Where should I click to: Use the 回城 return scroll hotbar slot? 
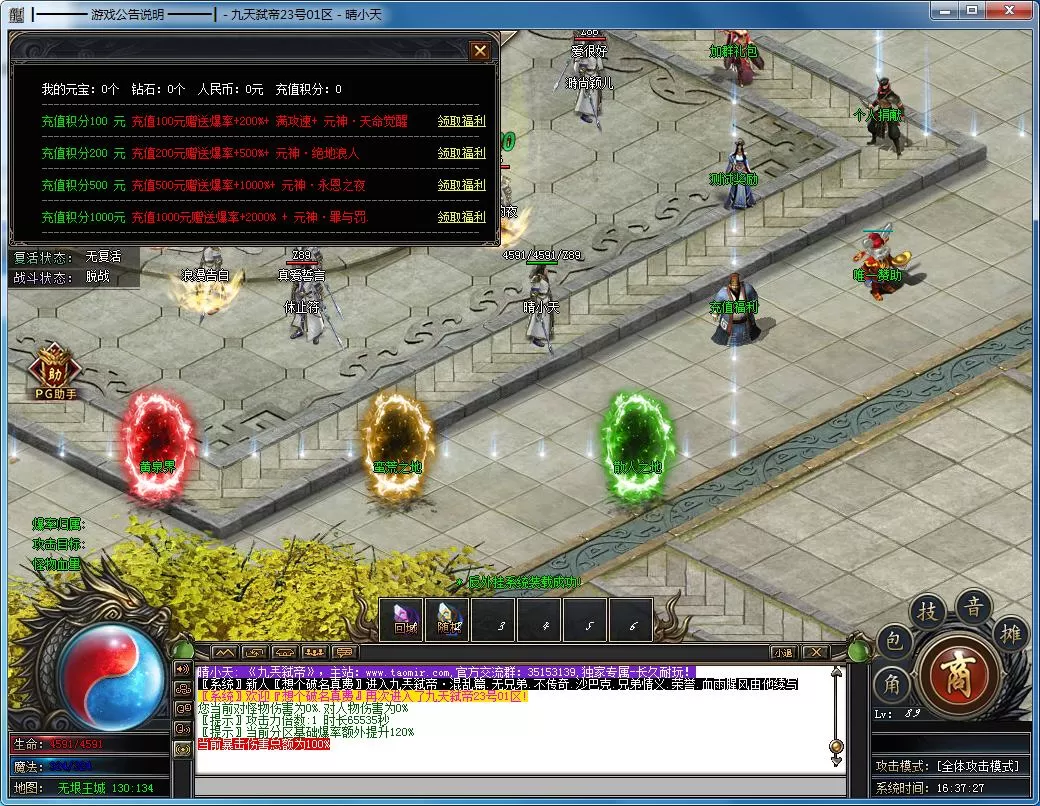pyautogui.click(x=404, y=620)
